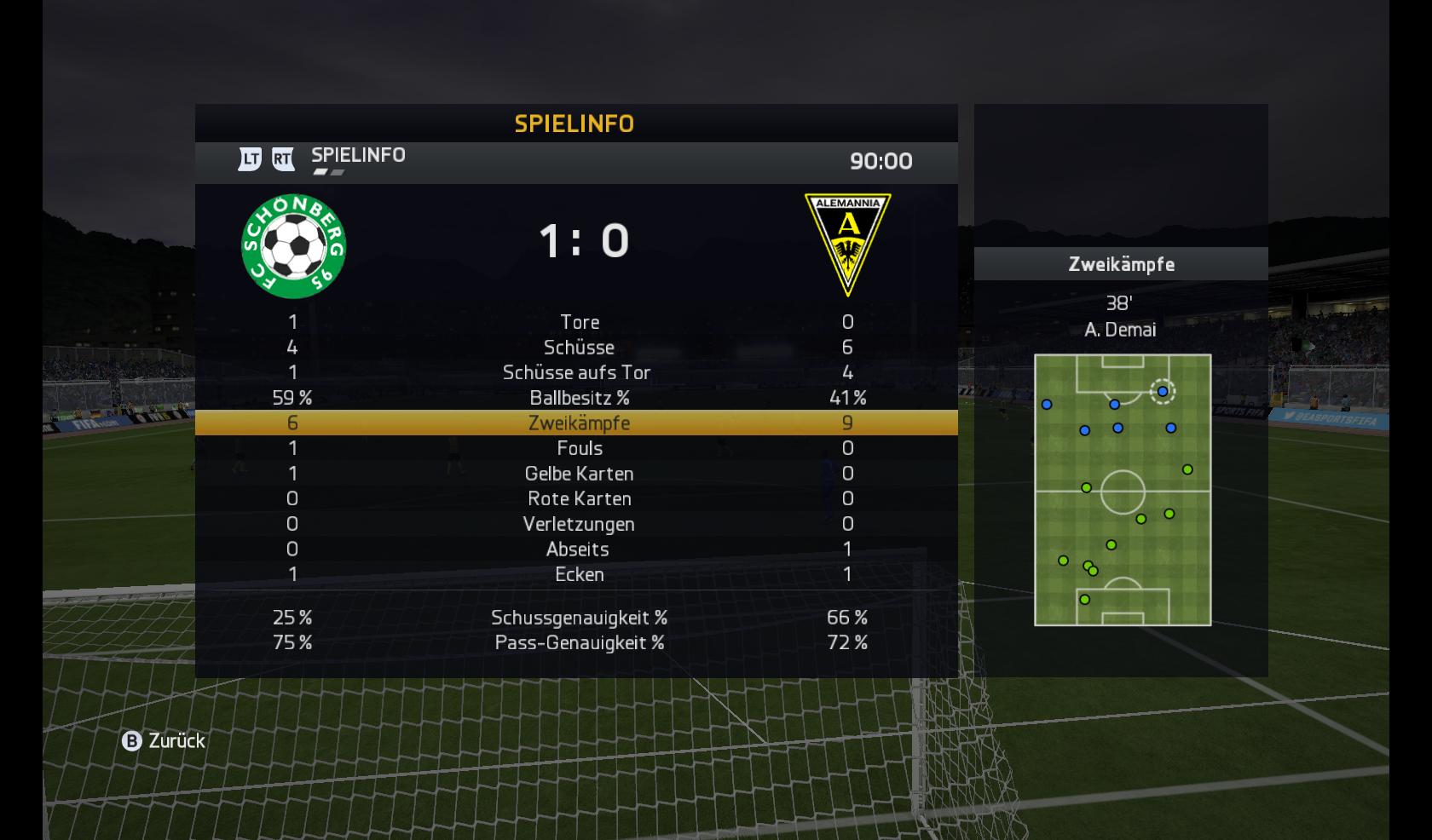Choose the Fouls stat row
Screen dimensions: 1432x840
[579, 448]
